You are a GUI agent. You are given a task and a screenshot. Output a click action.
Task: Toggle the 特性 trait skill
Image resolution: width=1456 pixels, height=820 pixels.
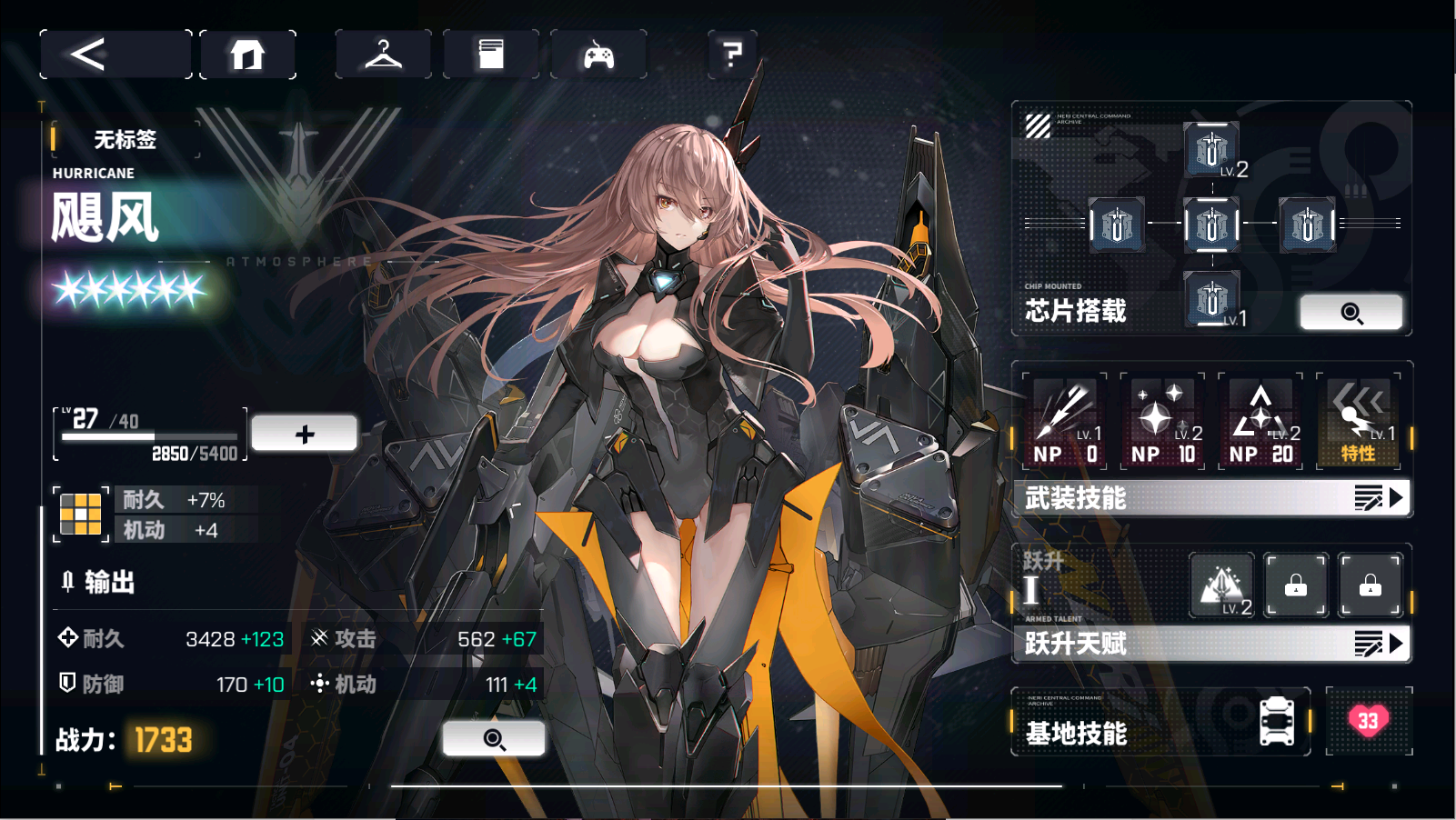tap(1359, 420)
